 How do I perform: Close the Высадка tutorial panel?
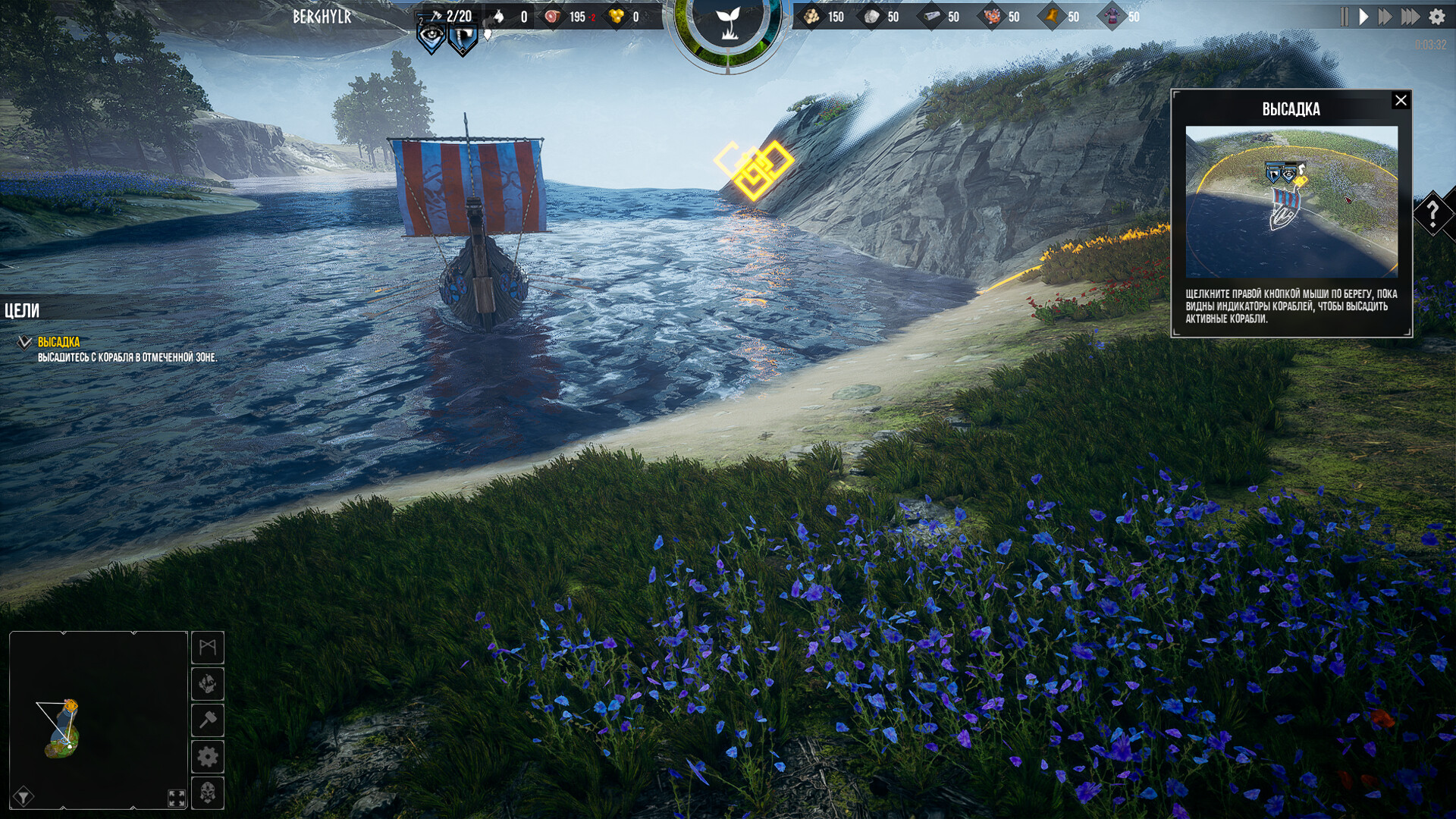pos(1401,100)
